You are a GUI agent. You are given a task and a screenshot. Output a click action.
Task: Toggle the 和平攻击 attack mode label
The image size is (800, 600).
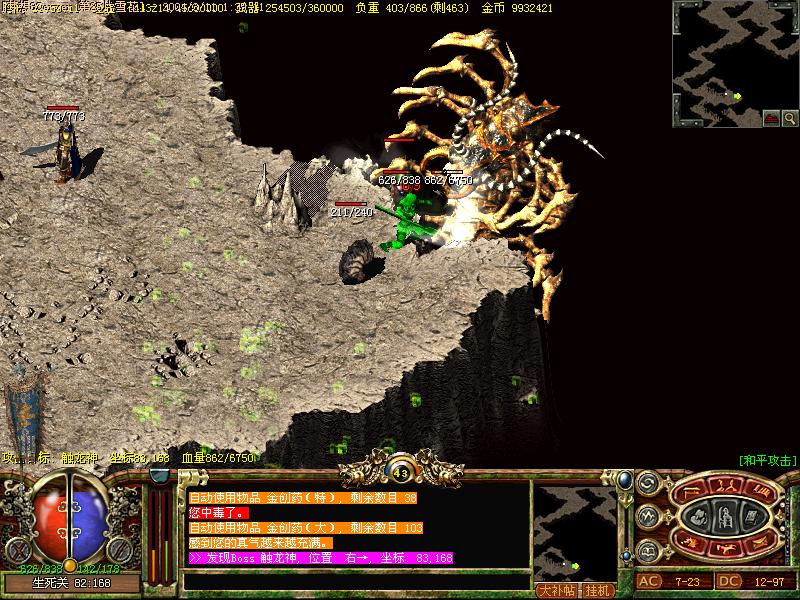click(767, 460)
